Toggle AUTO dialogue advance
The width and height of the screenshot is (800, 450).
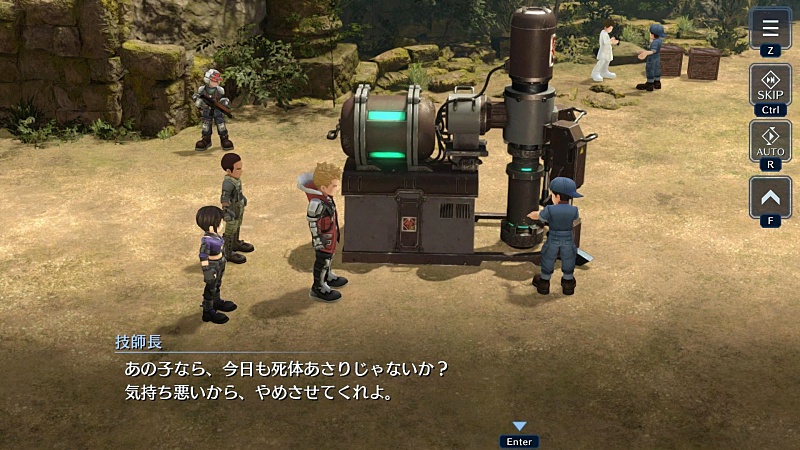770,141
